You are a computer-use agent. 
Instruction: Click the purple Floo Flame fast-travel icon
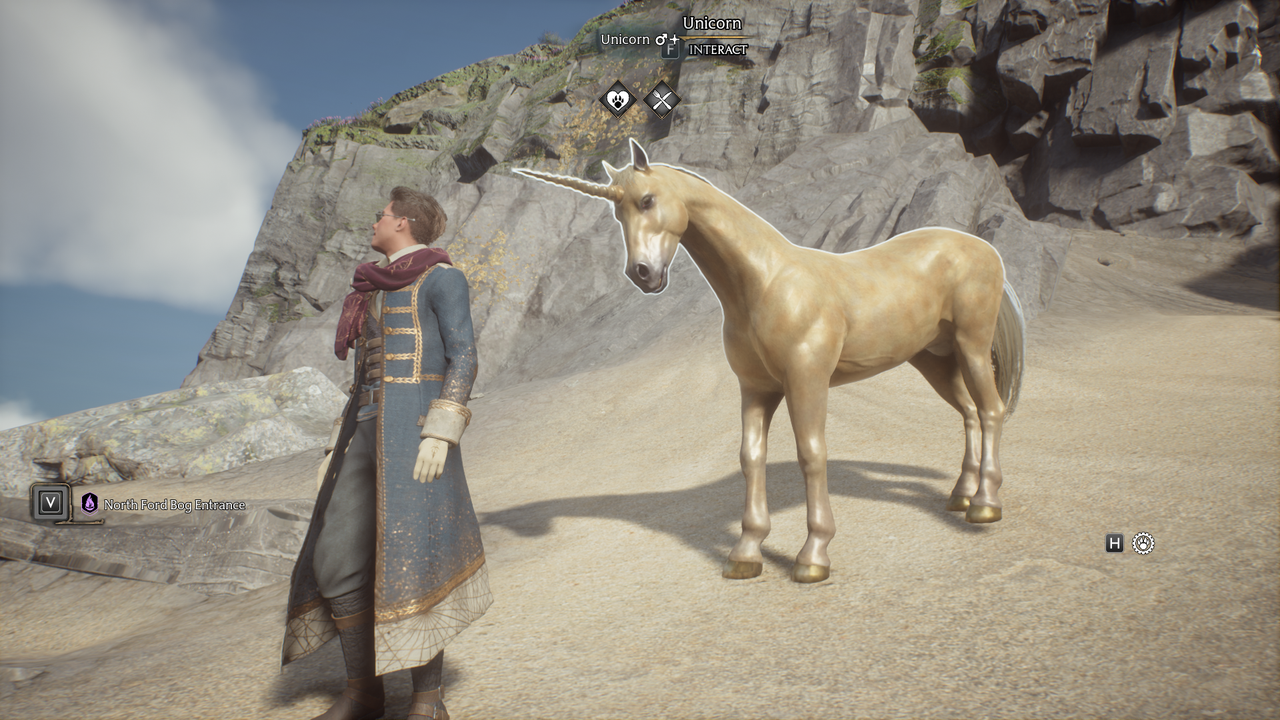click(91, 504)
